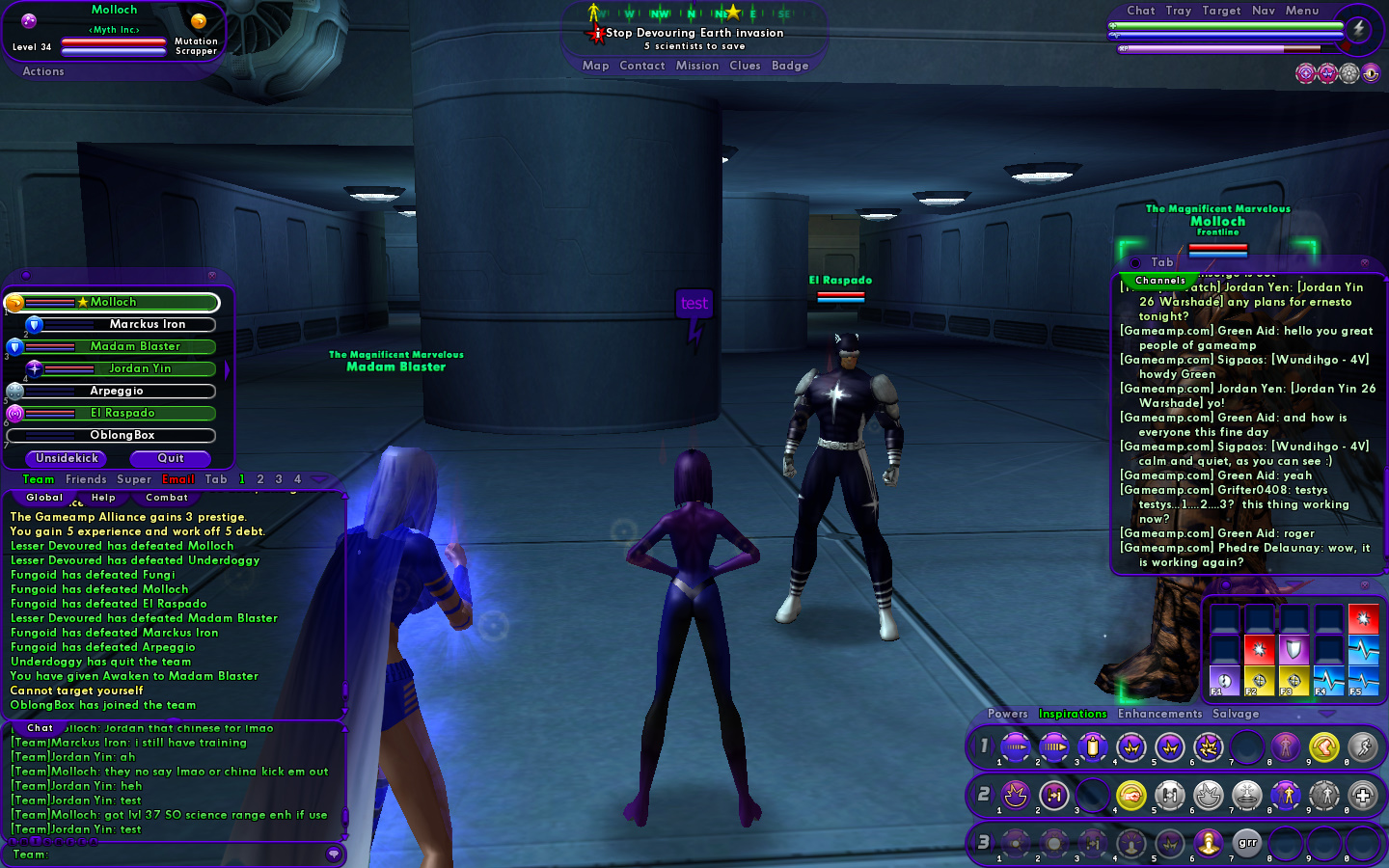This screenshot has height=868, width=1389.
Task: Open the Contact list
Action: pyautogui.click(x=641, y=66)
